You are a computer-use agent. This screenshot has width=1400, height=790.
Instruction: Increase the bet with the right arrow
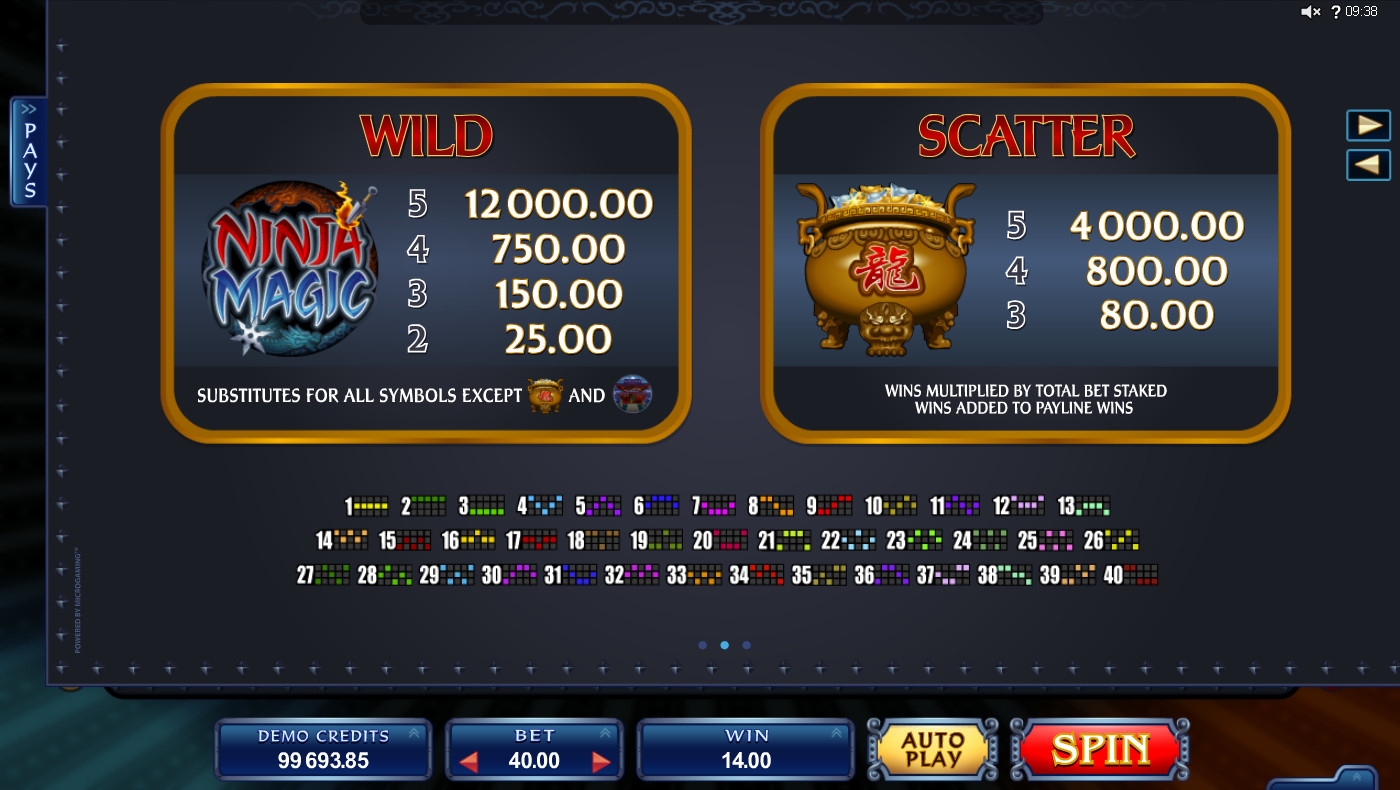pos(601,762)
